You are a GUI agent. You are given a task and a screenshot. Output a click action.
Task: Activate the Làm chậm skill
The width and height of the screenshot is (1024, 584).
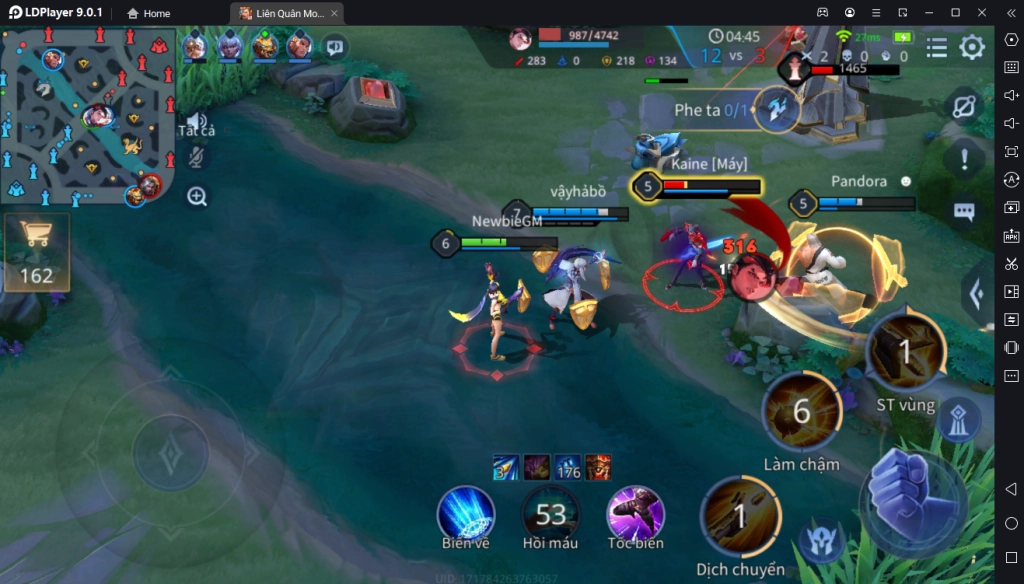801,411
